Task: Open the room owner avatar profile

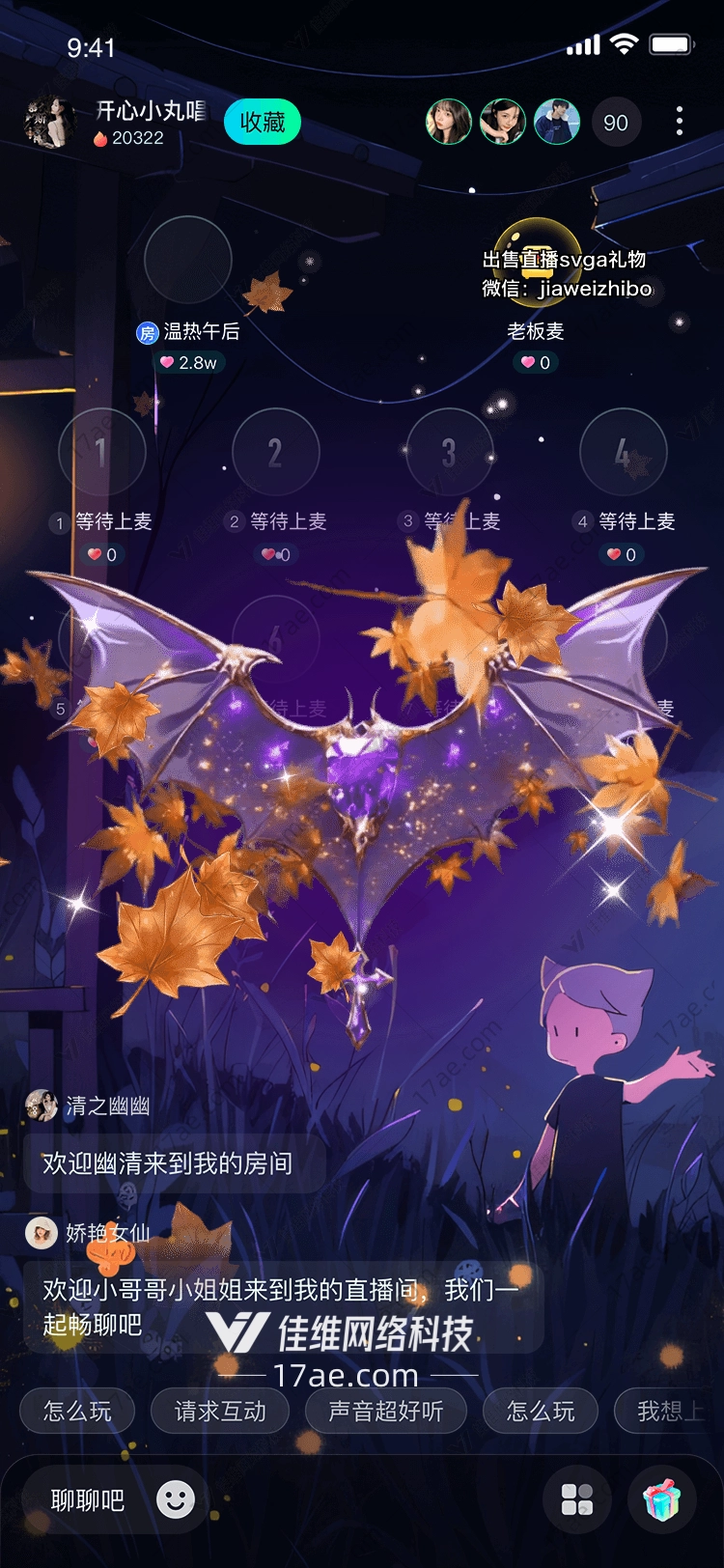Action: [x=49, y=123]
